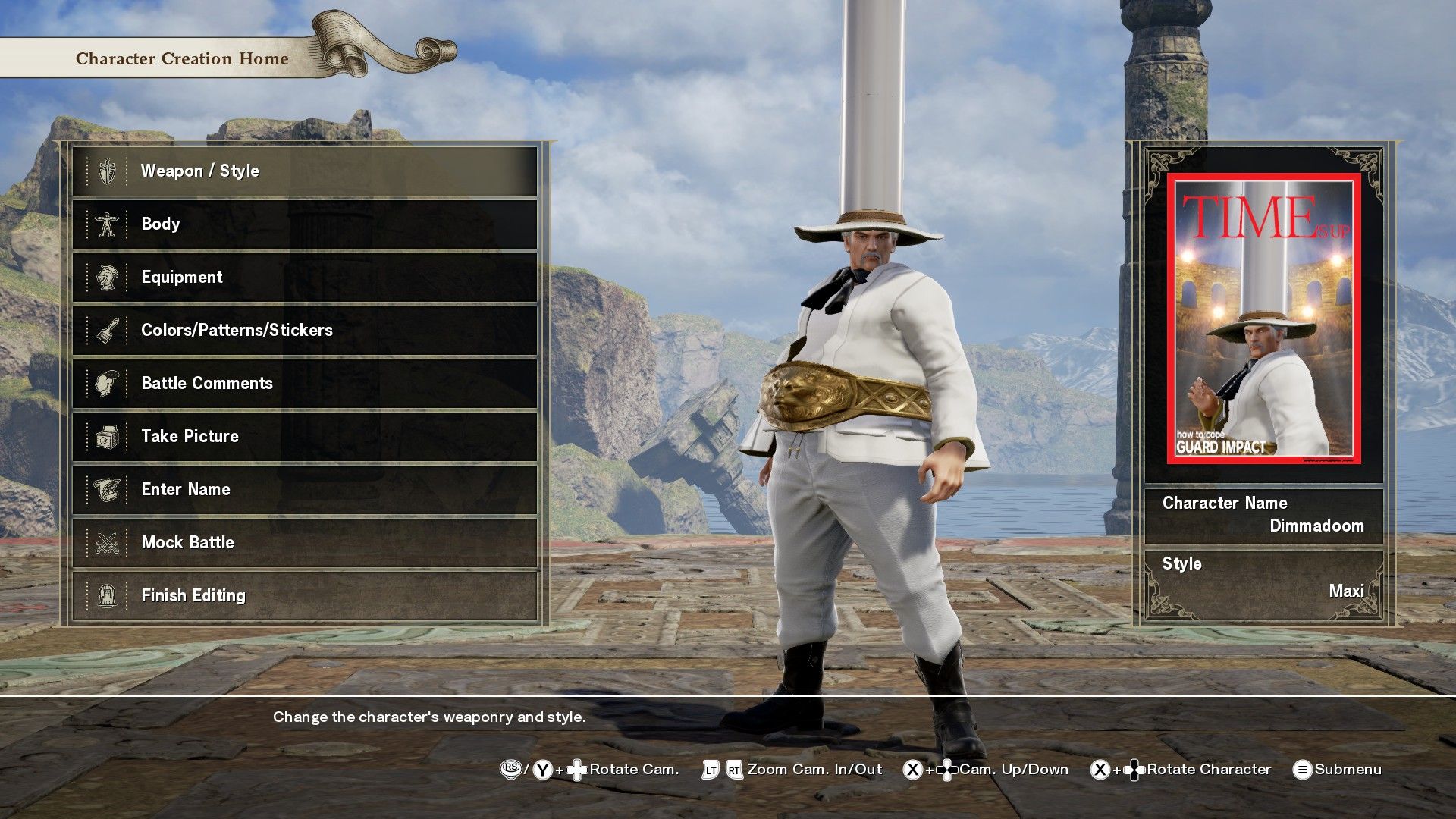Click the thinking-head Battle Comments icon
Image resolution: width=1456 pixels, height=819 pixels.
tap(106, 383)
